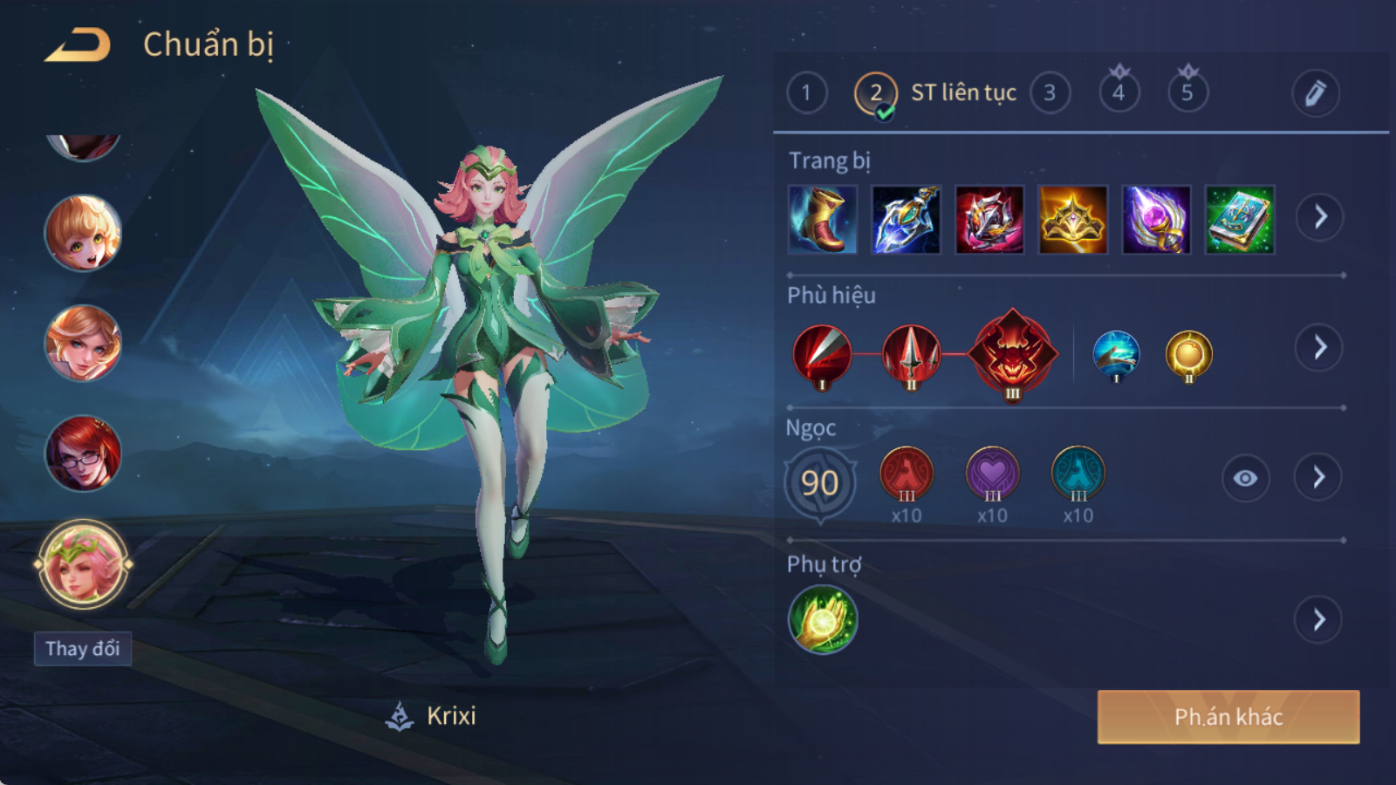Screen dimensions: 1396x785
Task: Click the Ph.án khác button
Action: 1228,717
